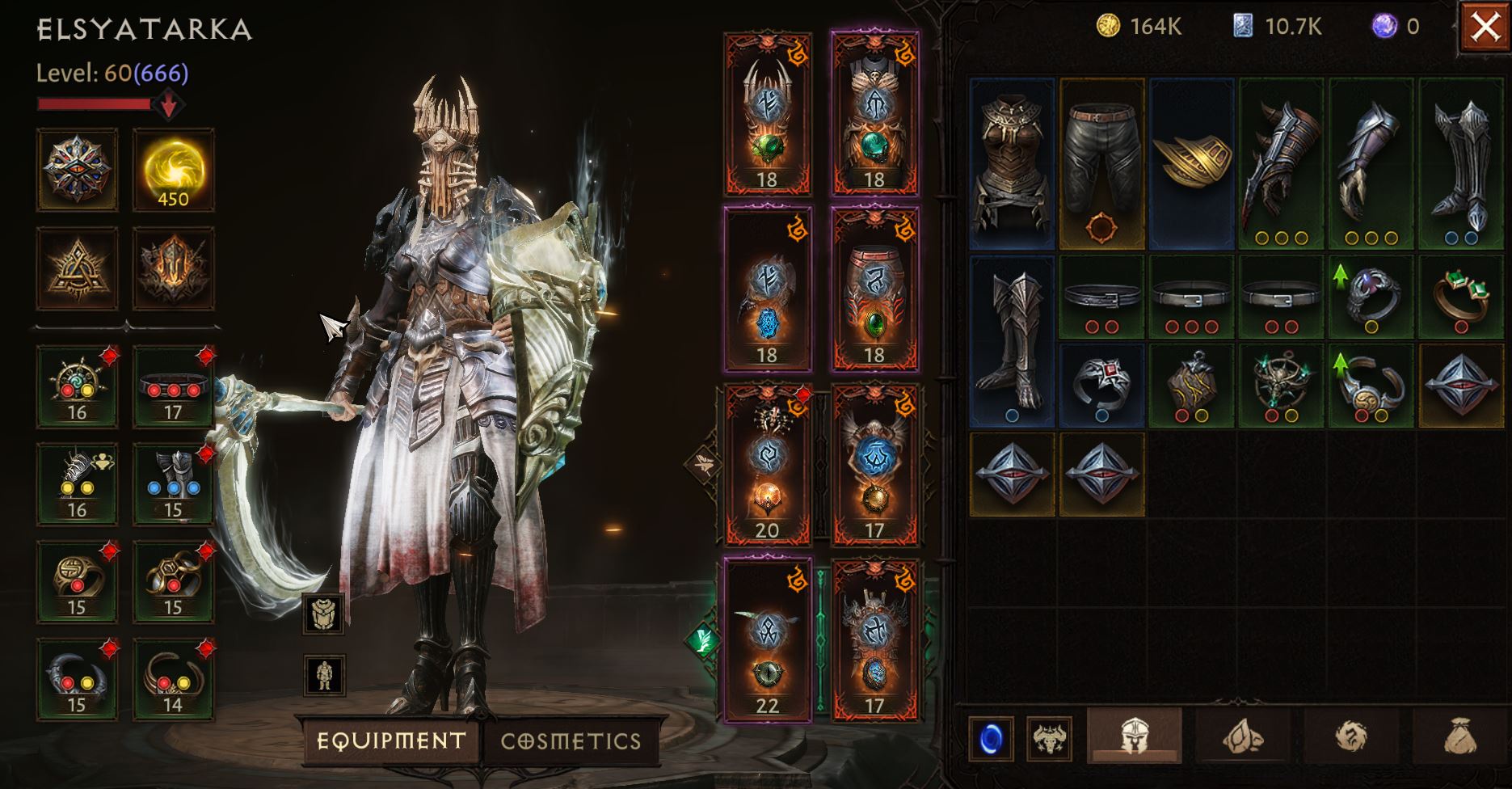Screen dimensions: 1512x789
Task: Select the dark pants inventory item
Action: [1101, 163]
